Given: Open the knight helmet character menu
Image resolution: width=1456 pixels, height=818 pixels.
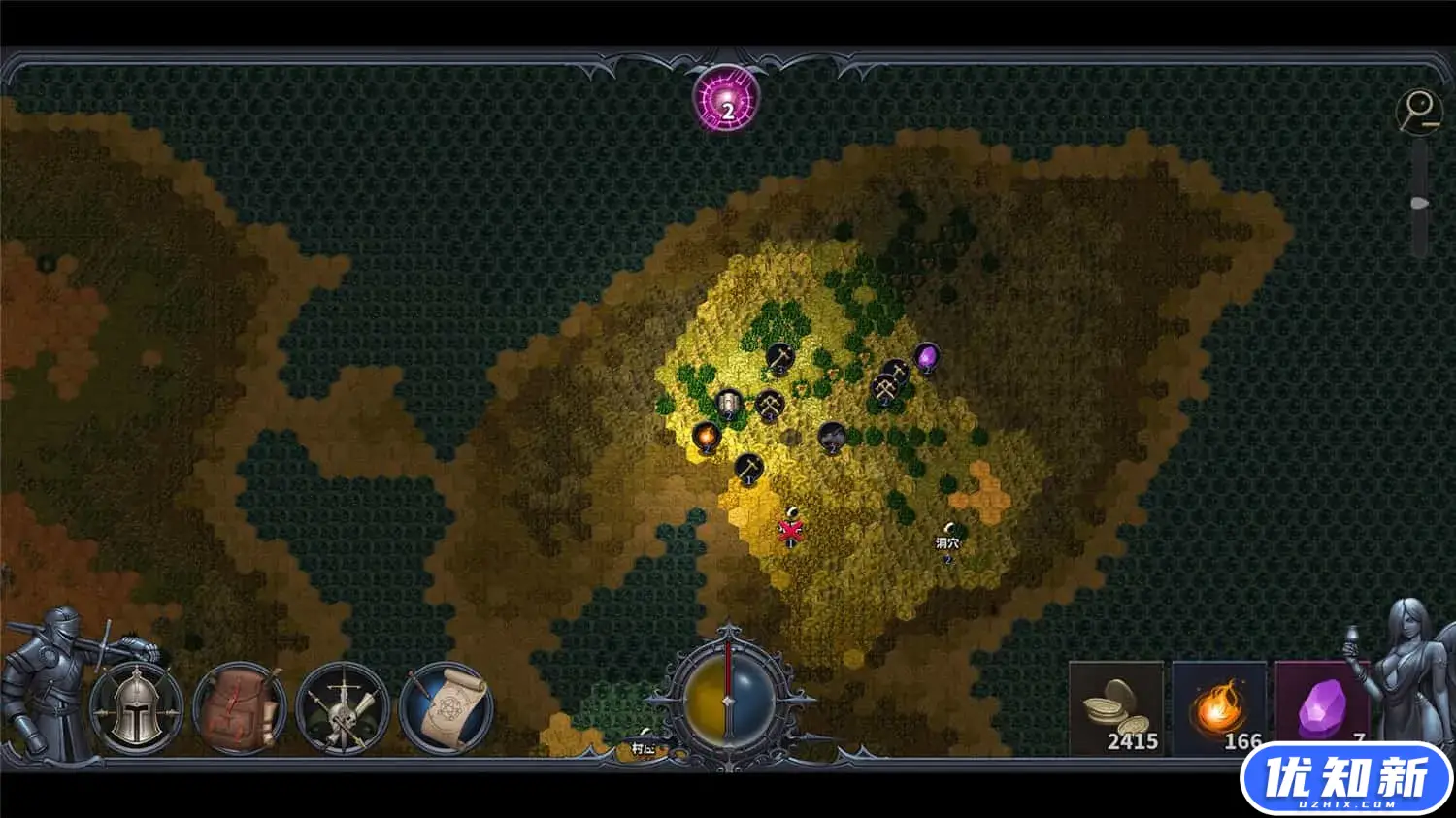Looking at the screenshot, I should [x=137, y=707].
